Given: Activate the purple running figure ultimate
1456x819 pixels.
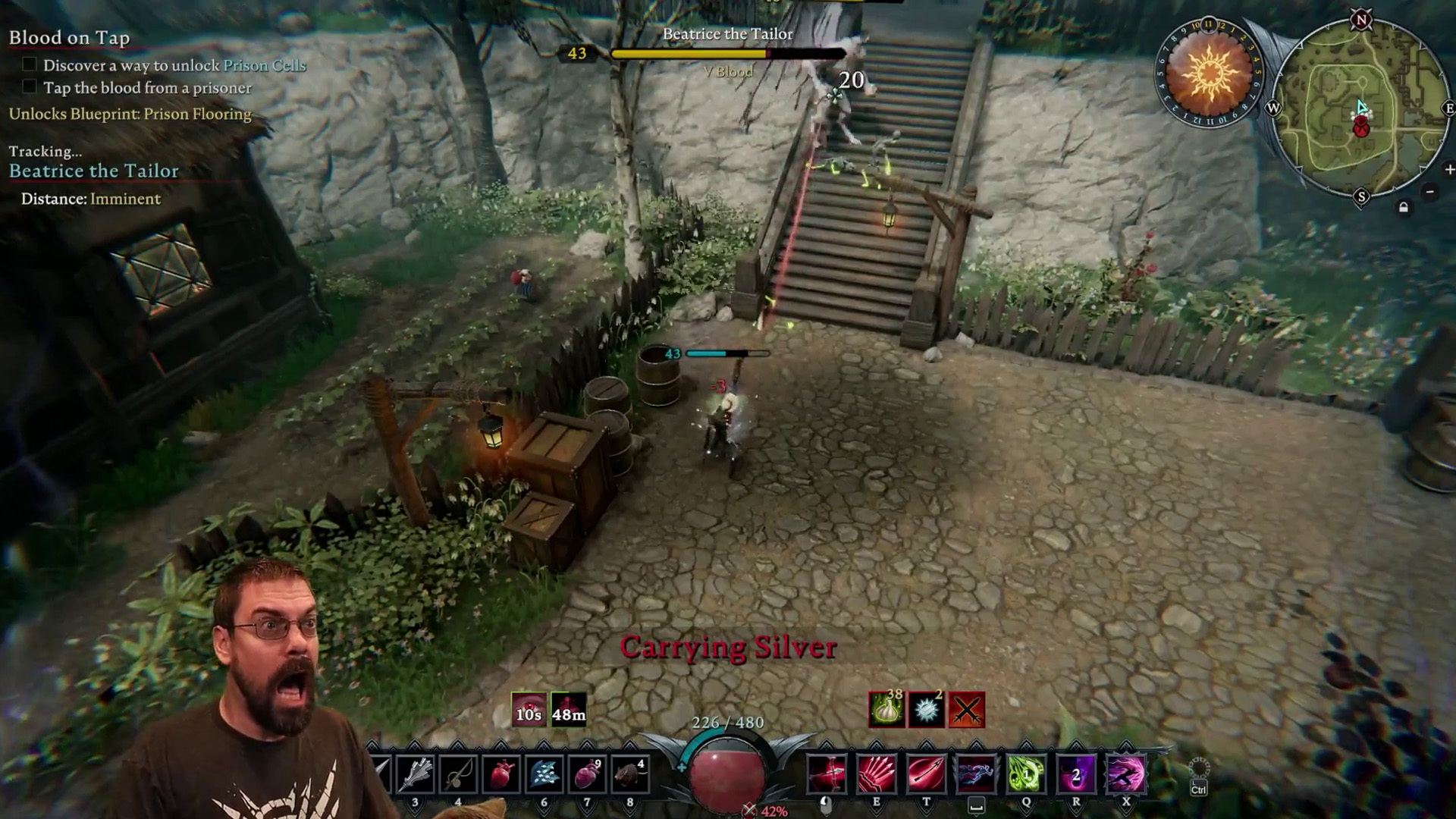Looking at the screenshot, I should click(1126, 774).
